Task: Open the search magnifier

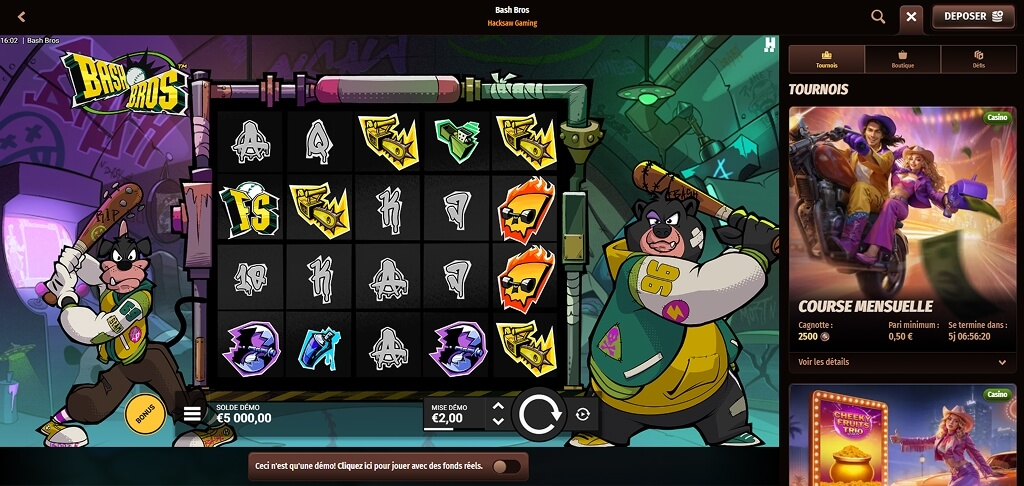Action: pos(878,17)
